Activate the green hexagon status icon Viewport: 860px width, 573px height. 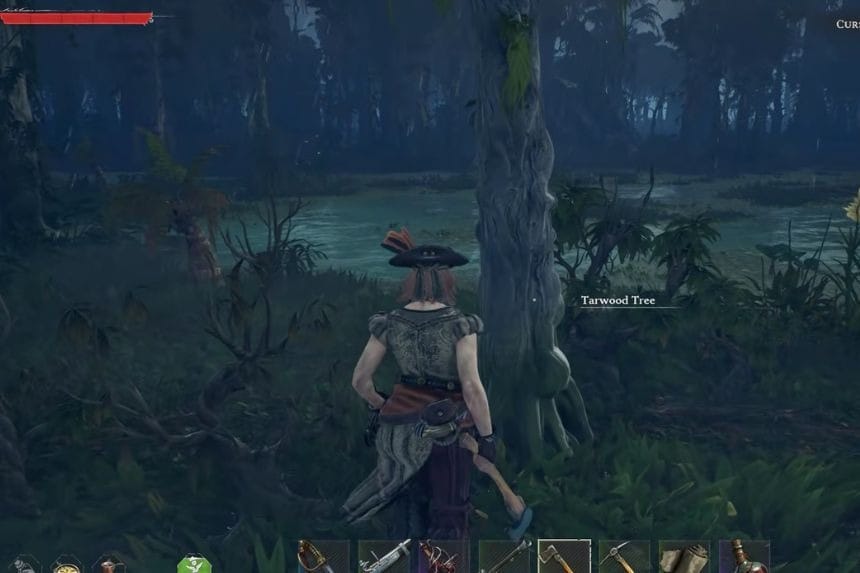click(x=194, y=564)
